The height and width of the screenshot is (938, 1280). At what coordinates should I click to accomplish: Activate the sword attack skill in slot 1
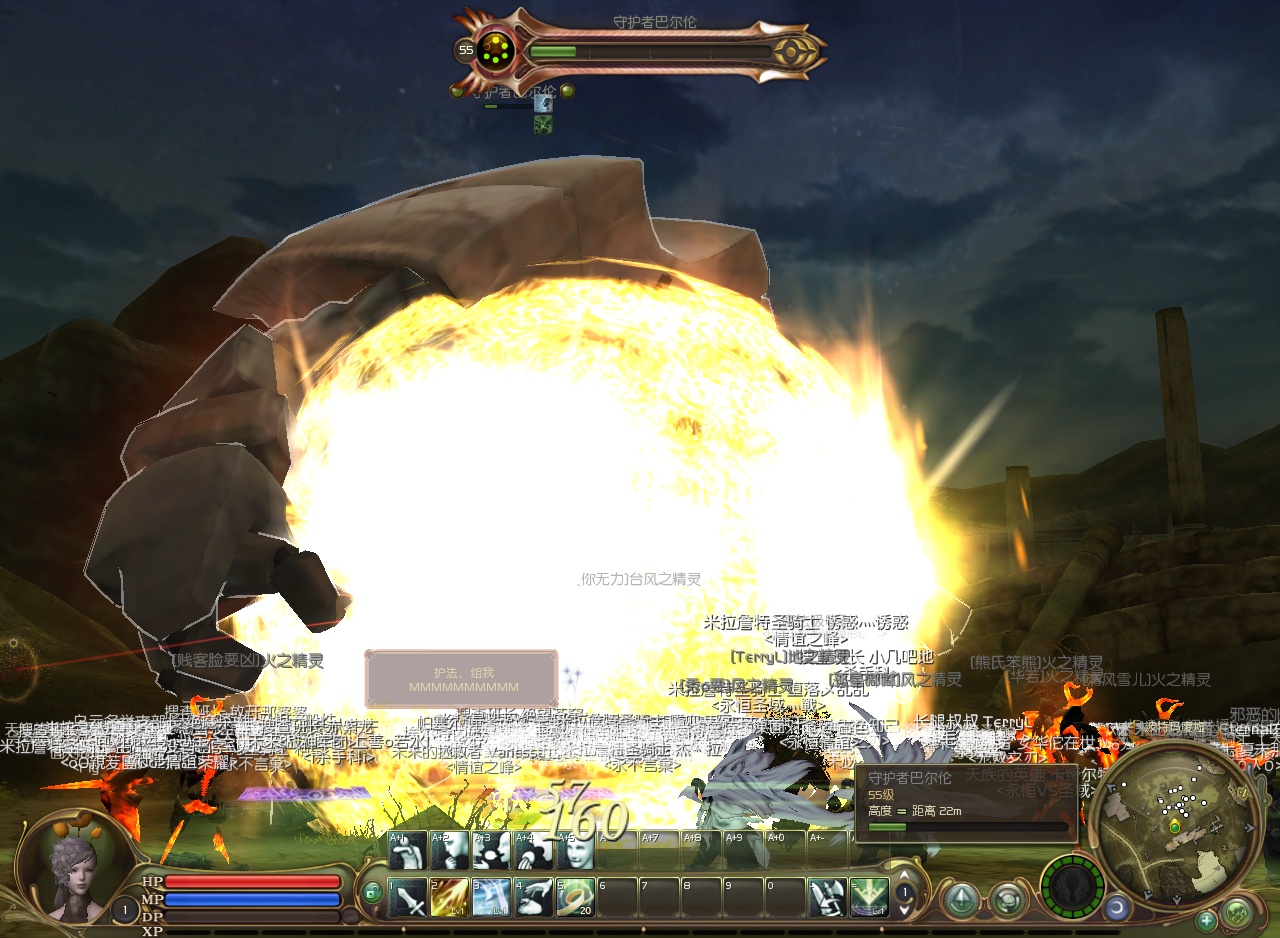[x=407, y=897]
